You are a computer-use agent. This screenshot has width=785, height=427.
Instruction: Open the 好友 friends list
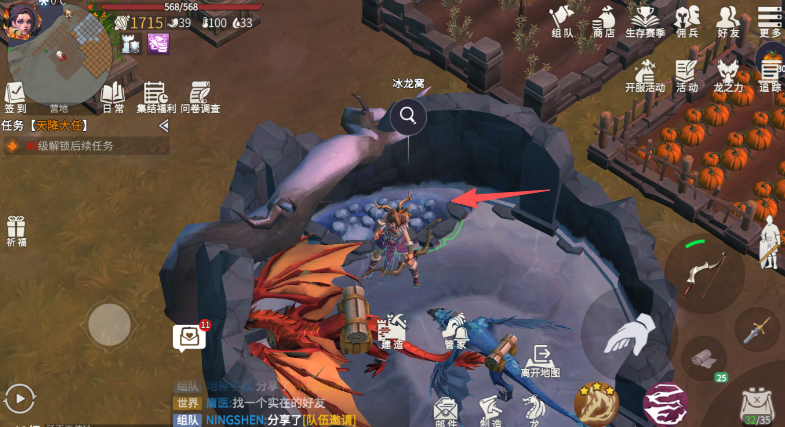(728, 21)
